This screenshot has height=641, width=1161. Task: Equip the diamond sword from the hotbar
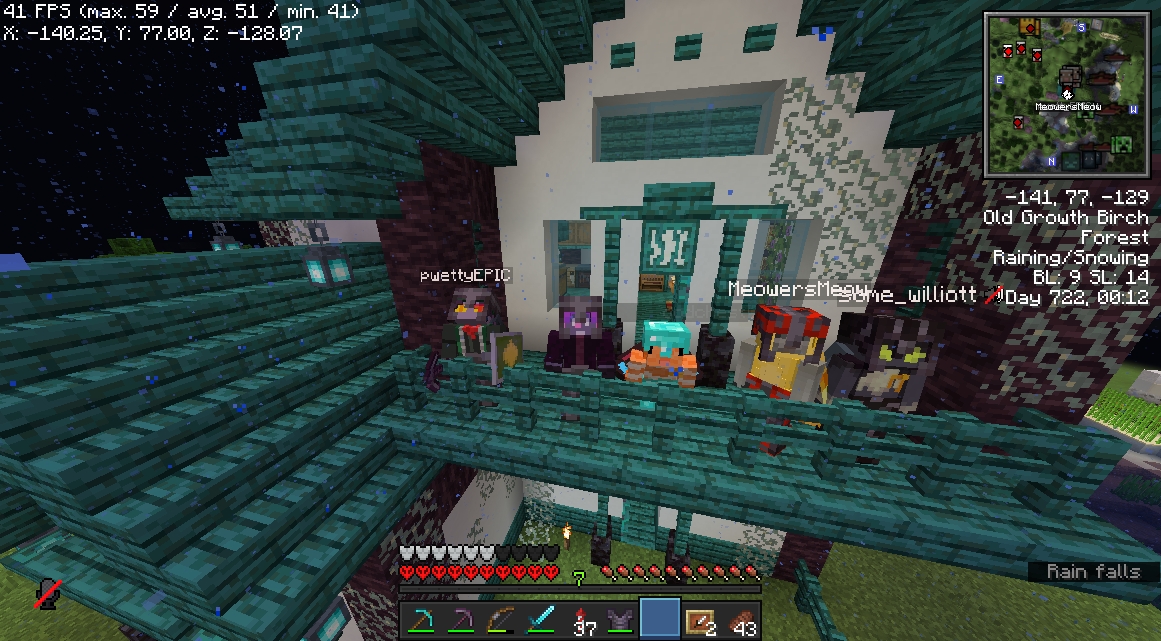point(540,621)
